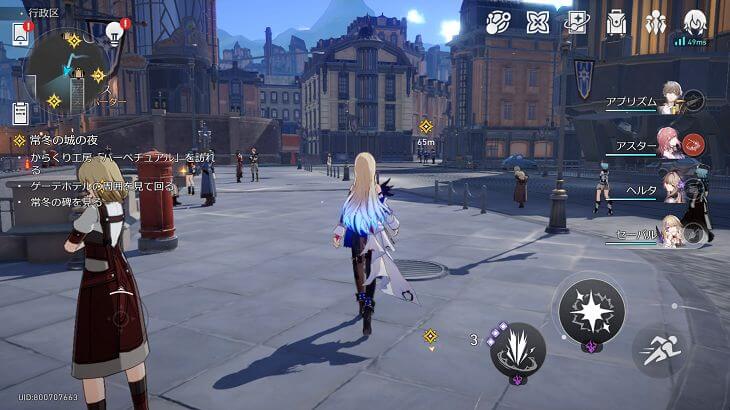Switch to party member セーバル
The height and width of the screenshot is (410, 730).
pos(672,232)
